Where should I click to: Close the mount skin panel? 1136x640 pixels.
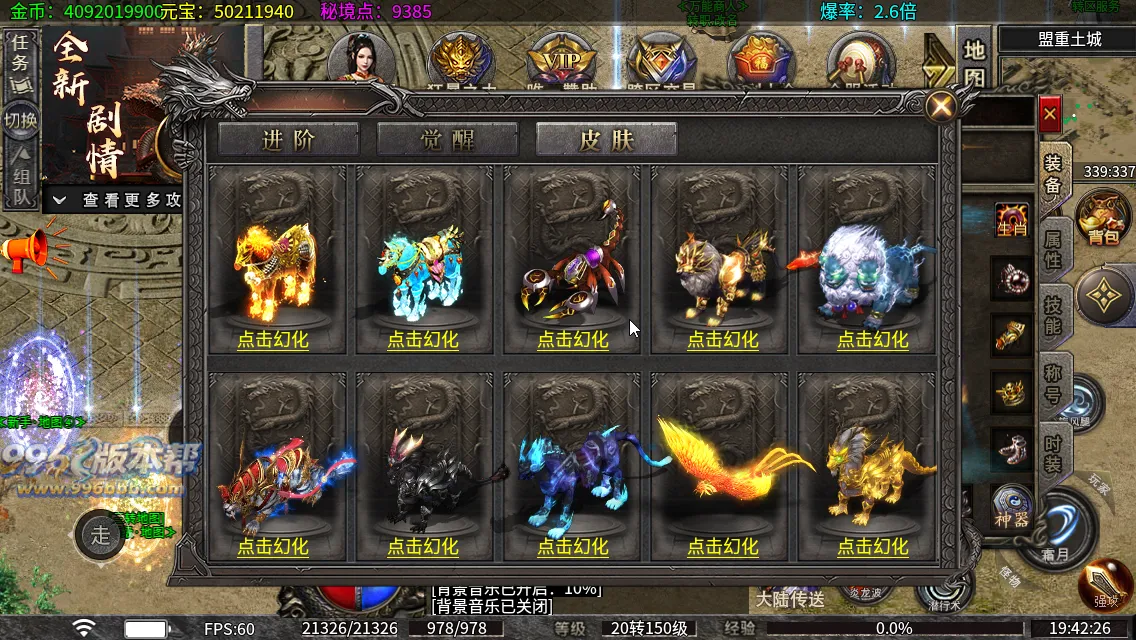click(x=940, y=106)
